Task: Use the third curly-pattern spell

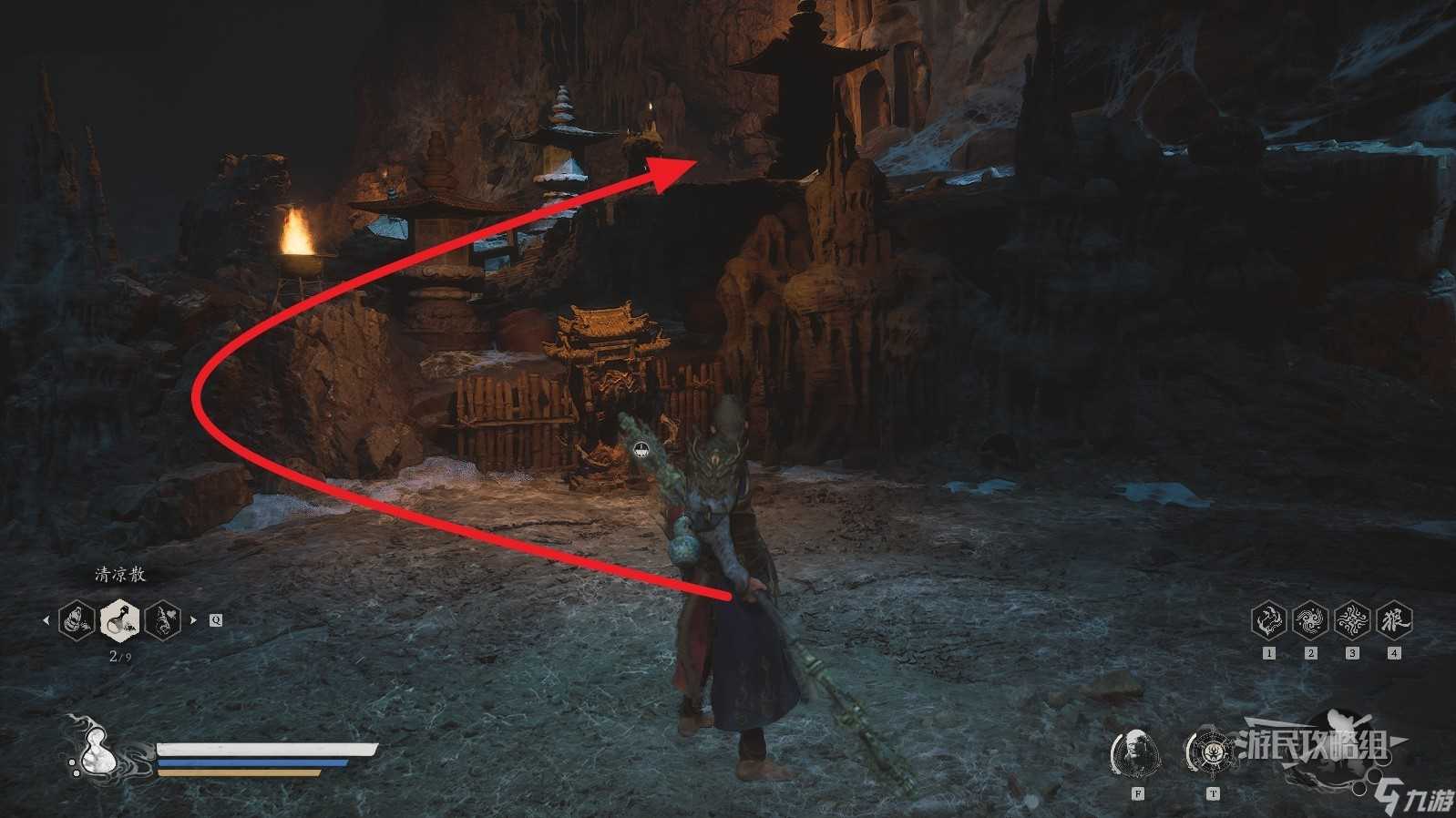Action: pyautogui.click(x=1352, y=620)
